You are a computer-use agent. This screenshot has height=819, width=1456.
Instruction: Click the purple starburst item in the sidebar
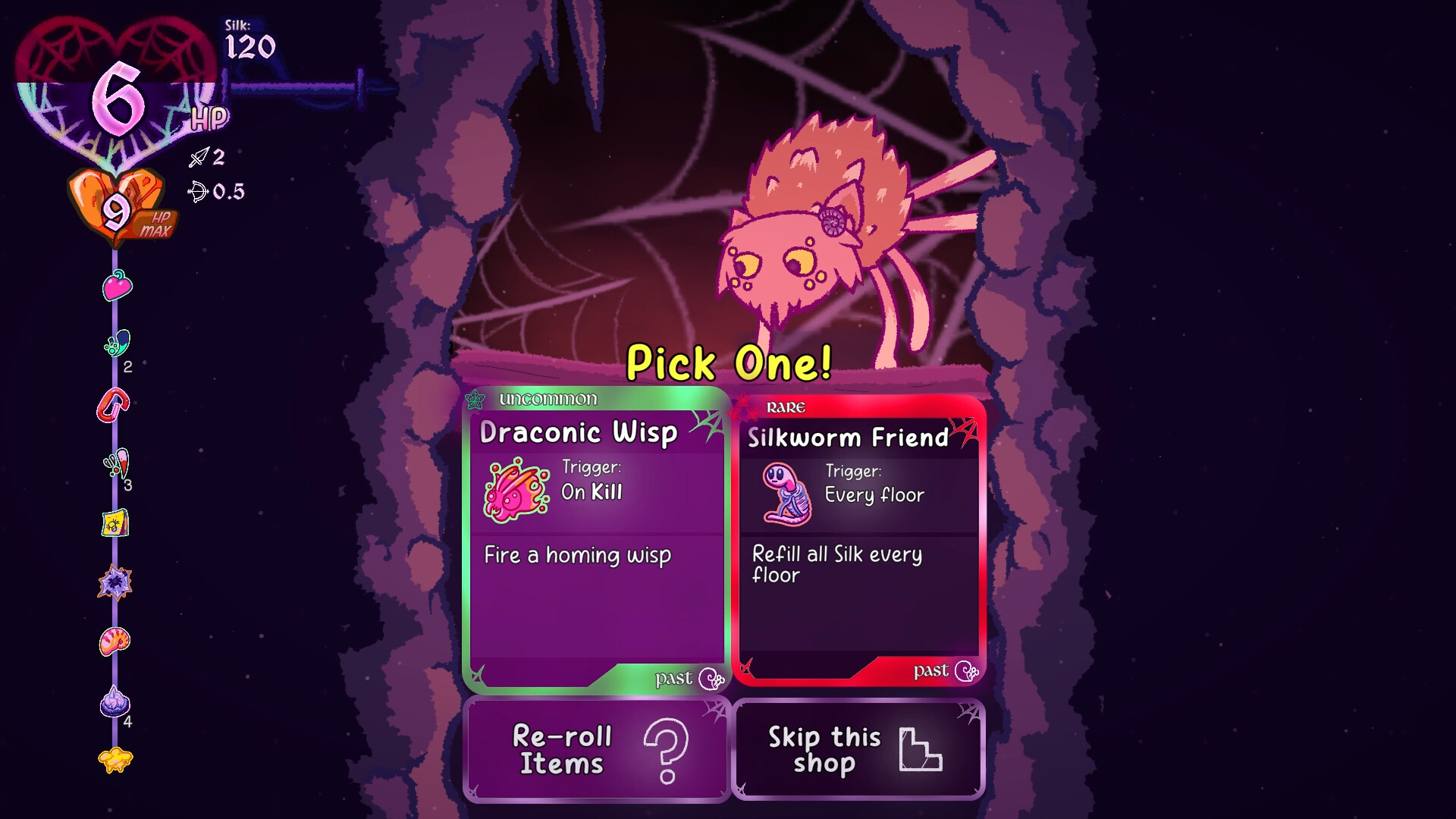tap(115, 582)
